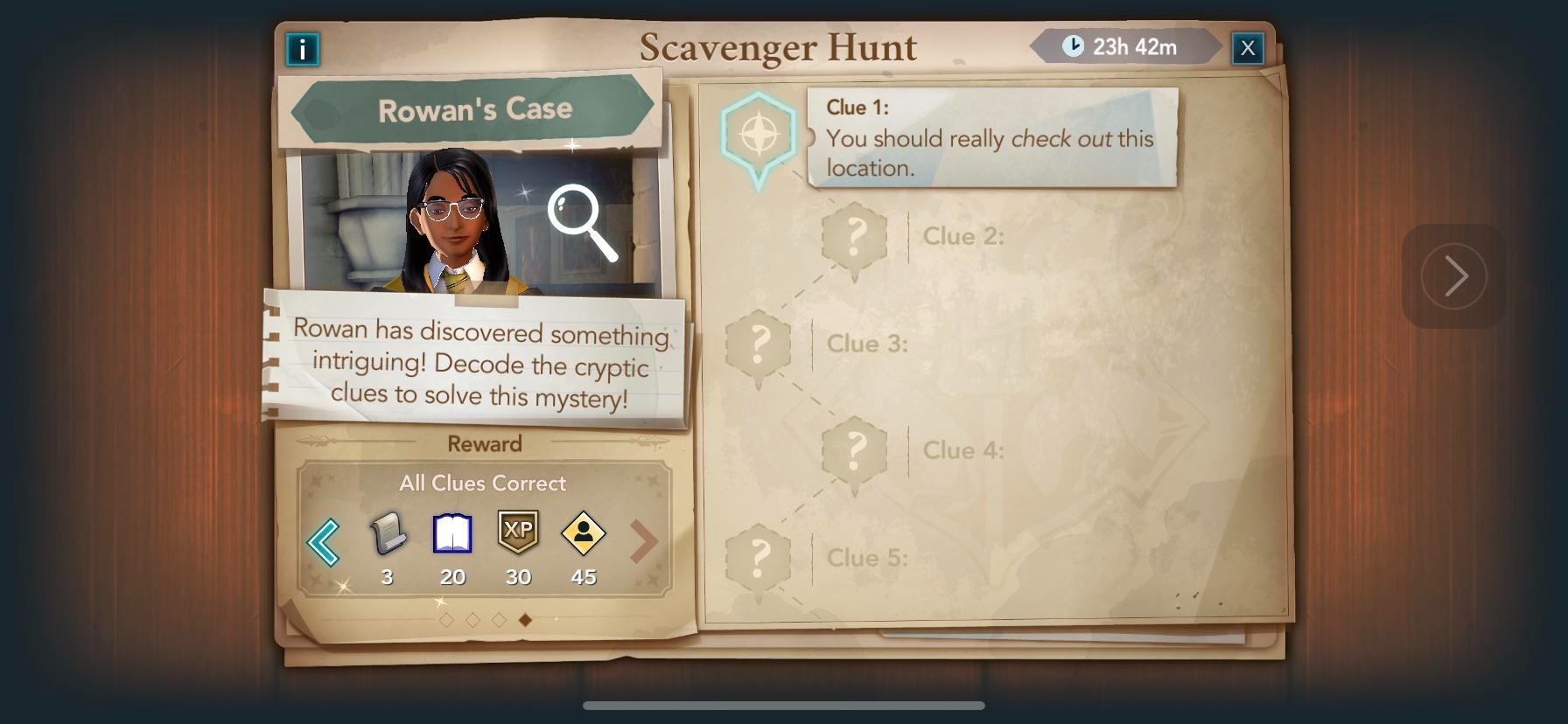The height and width of the screenshot is (724, 1568).
Task: Go to next page with circled arrow
Action: 1453,276
